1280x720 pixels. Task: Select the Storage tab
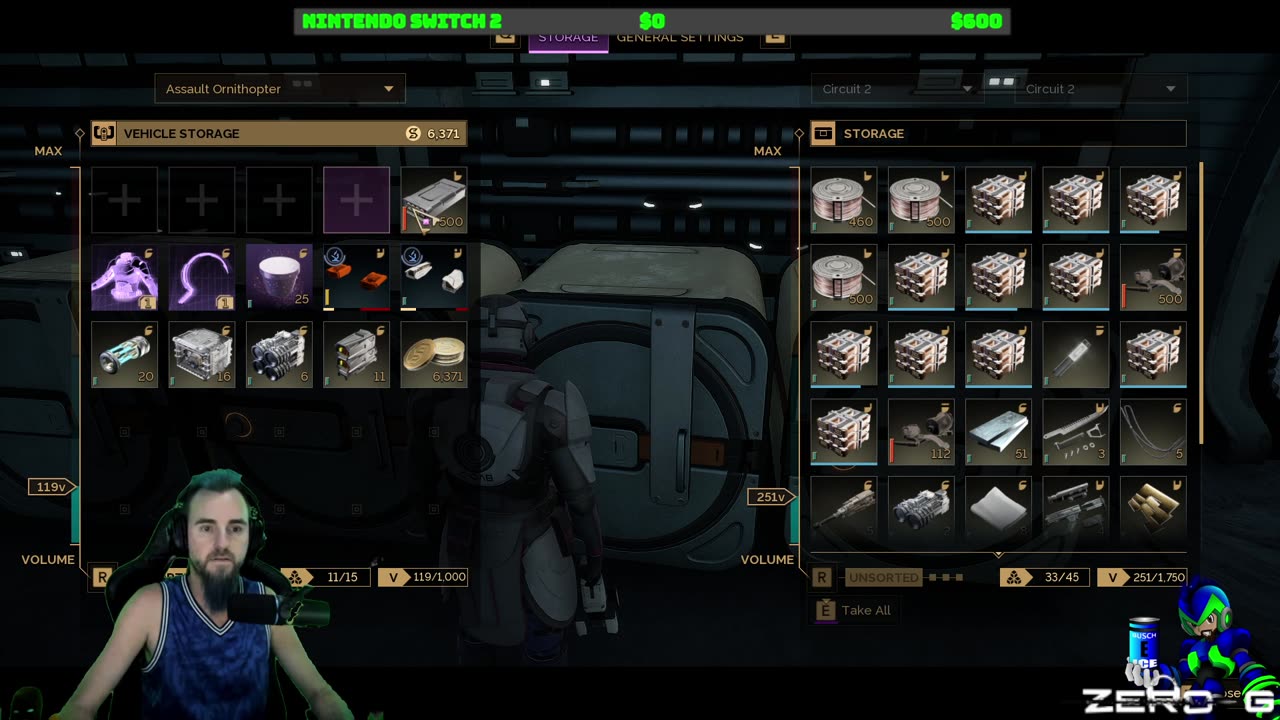(x=567, y=37)
